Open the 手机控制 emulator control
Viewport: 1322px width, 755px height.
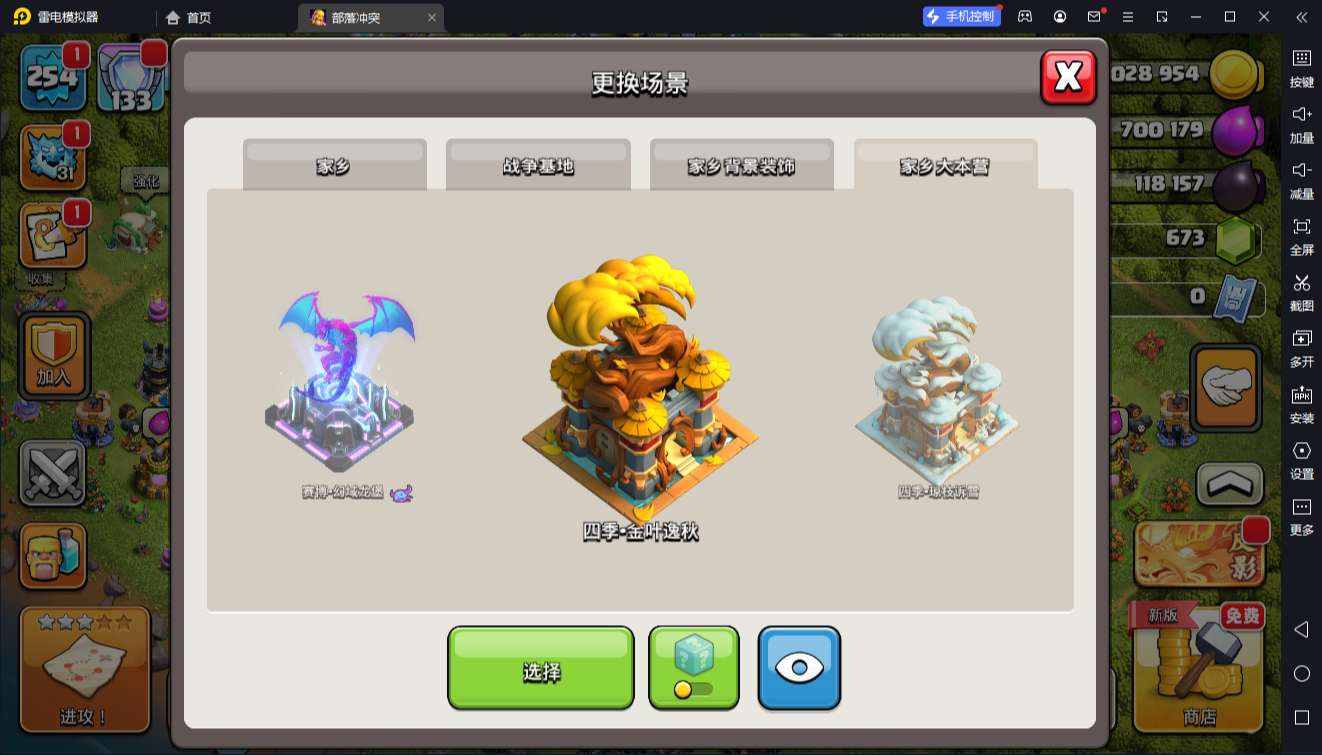961,16
